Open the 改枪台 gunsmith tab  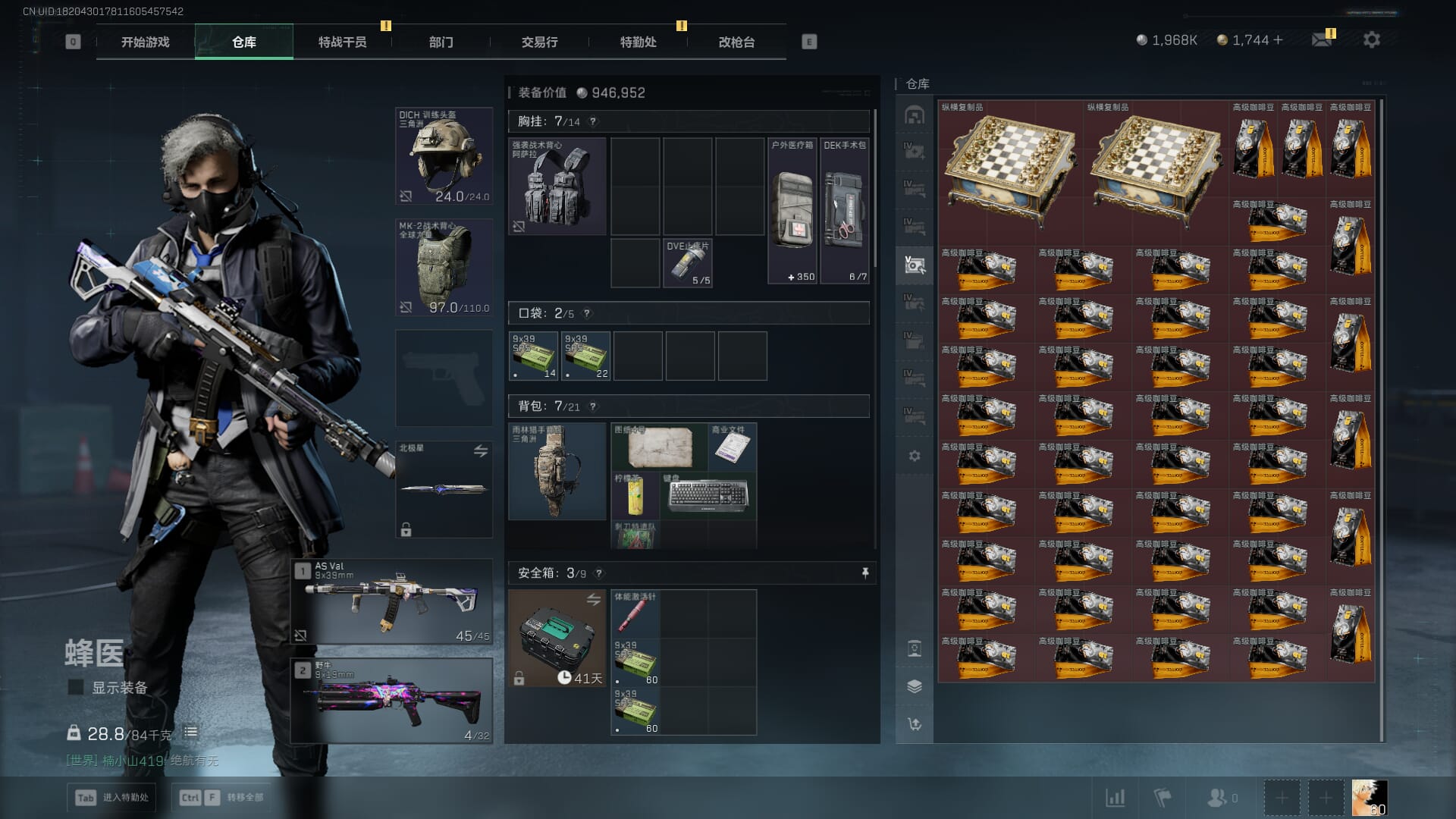point(736,42)
